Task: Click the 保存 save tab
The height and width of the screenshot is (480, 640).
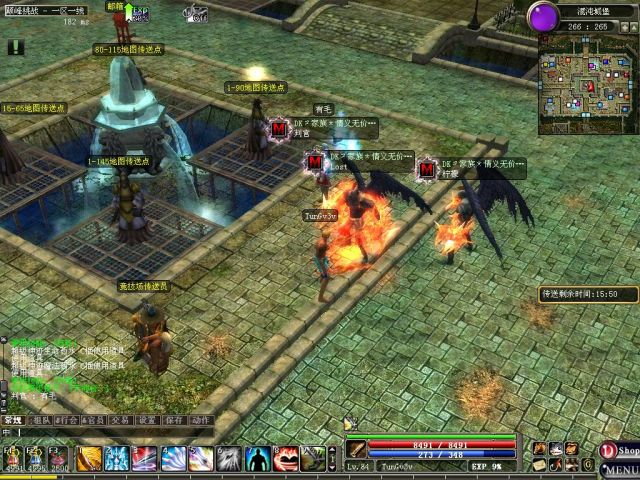Action: (175, 420)
